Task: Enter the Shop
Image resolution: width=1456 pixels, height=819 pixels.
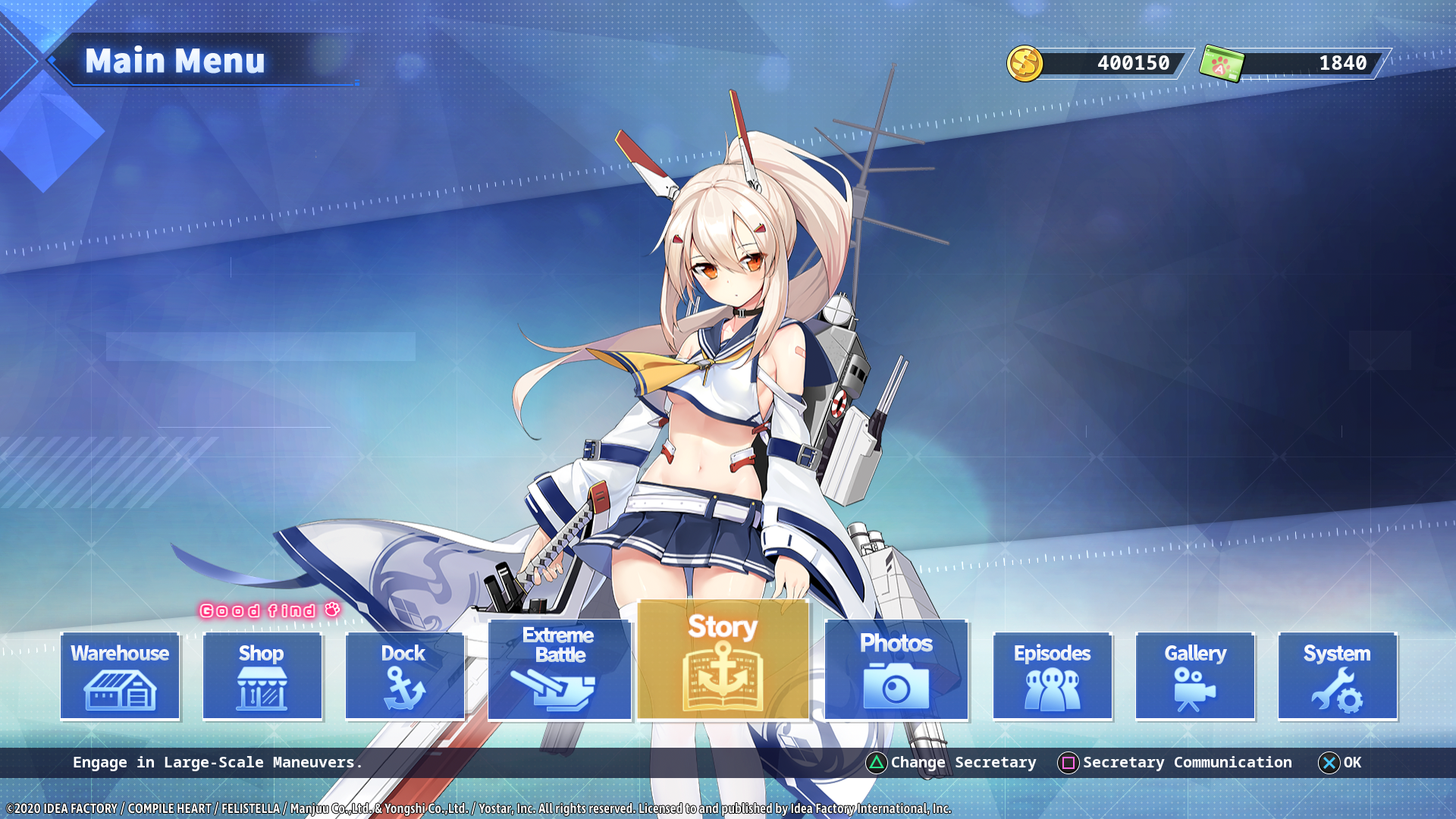Action: [262, 676]
